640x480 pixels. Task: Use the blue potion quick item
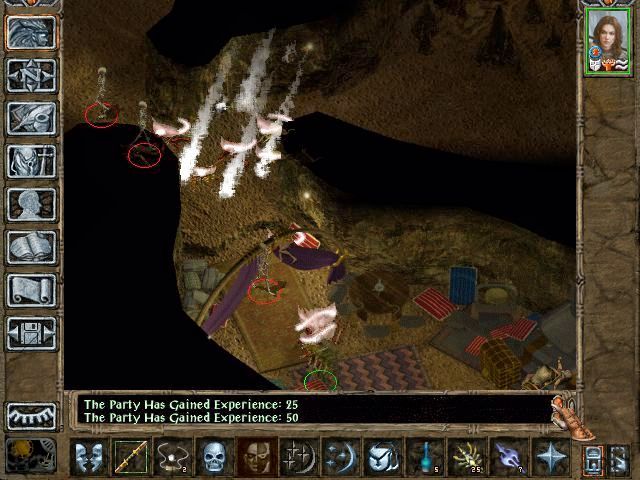(x=426, y=457)
